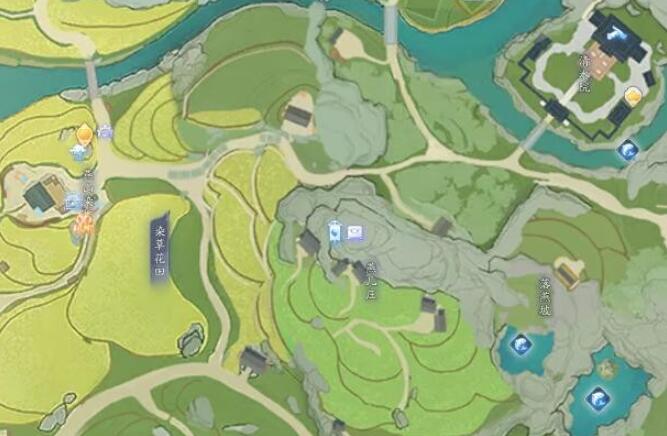Image resolution: width=667 pixels, height=436 pixels.
Task: Select the envelope mail marker near 燕儿庄
Action: click(x=355, y=232)
